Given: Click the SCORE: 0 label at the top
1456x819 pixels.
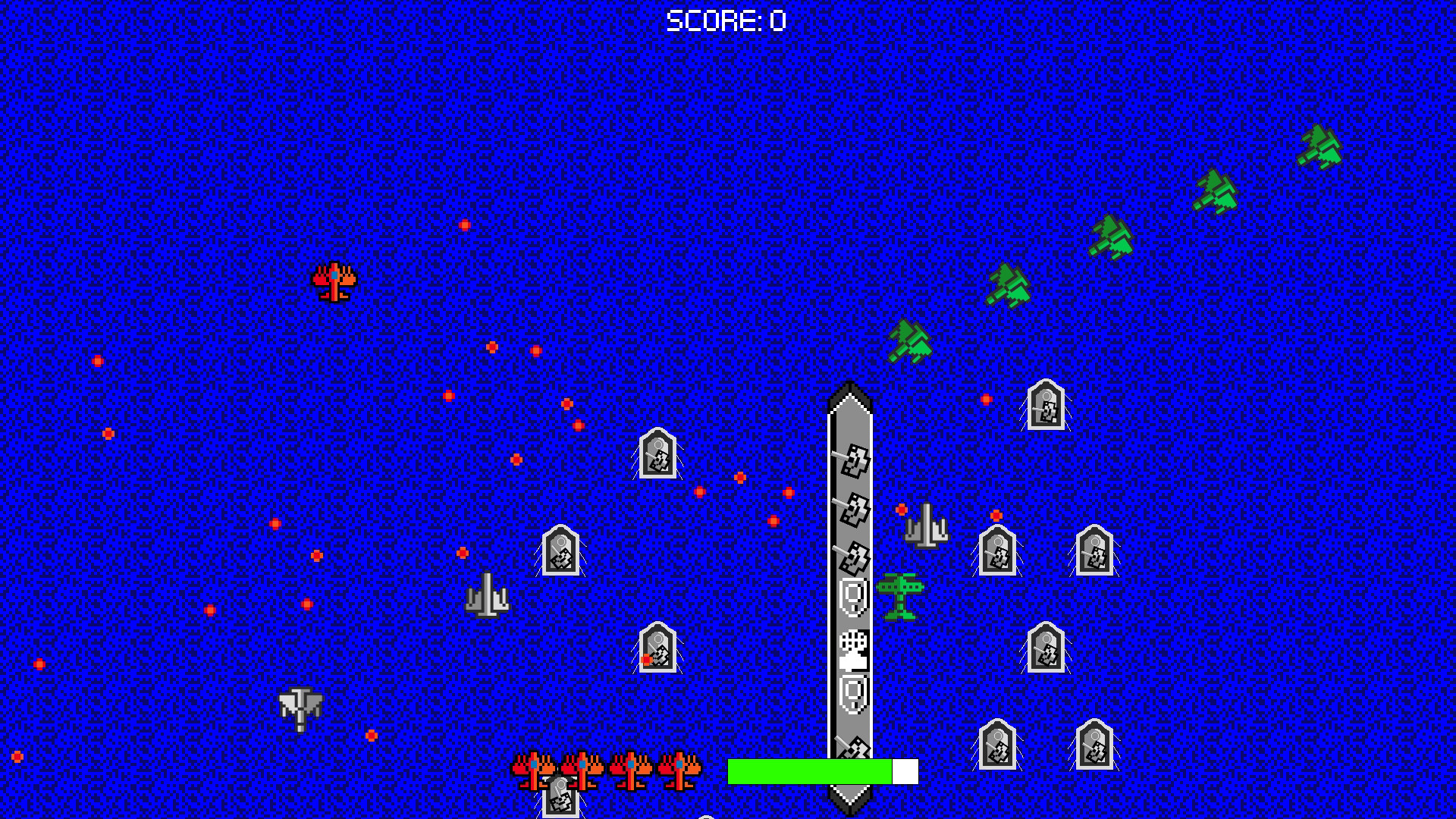Looking at the screenshot, I should [x=724, y=20].
